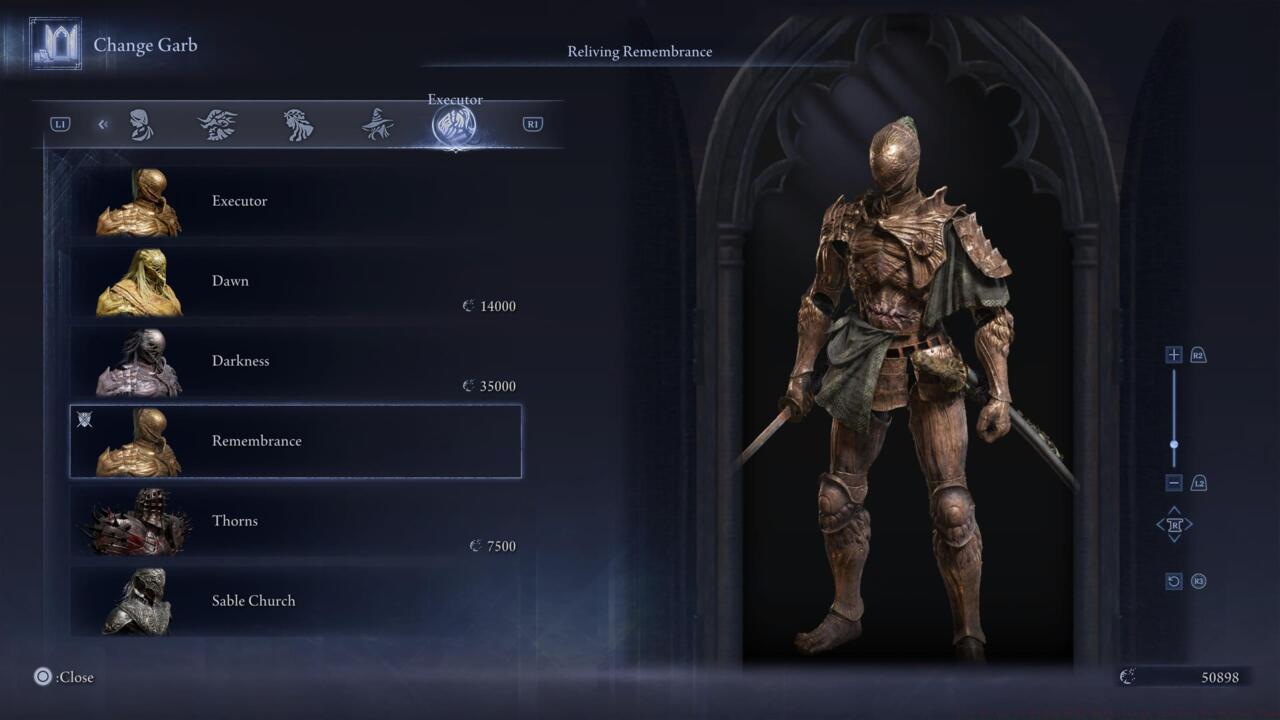Select the Remembrance garb row

[295, 441]
